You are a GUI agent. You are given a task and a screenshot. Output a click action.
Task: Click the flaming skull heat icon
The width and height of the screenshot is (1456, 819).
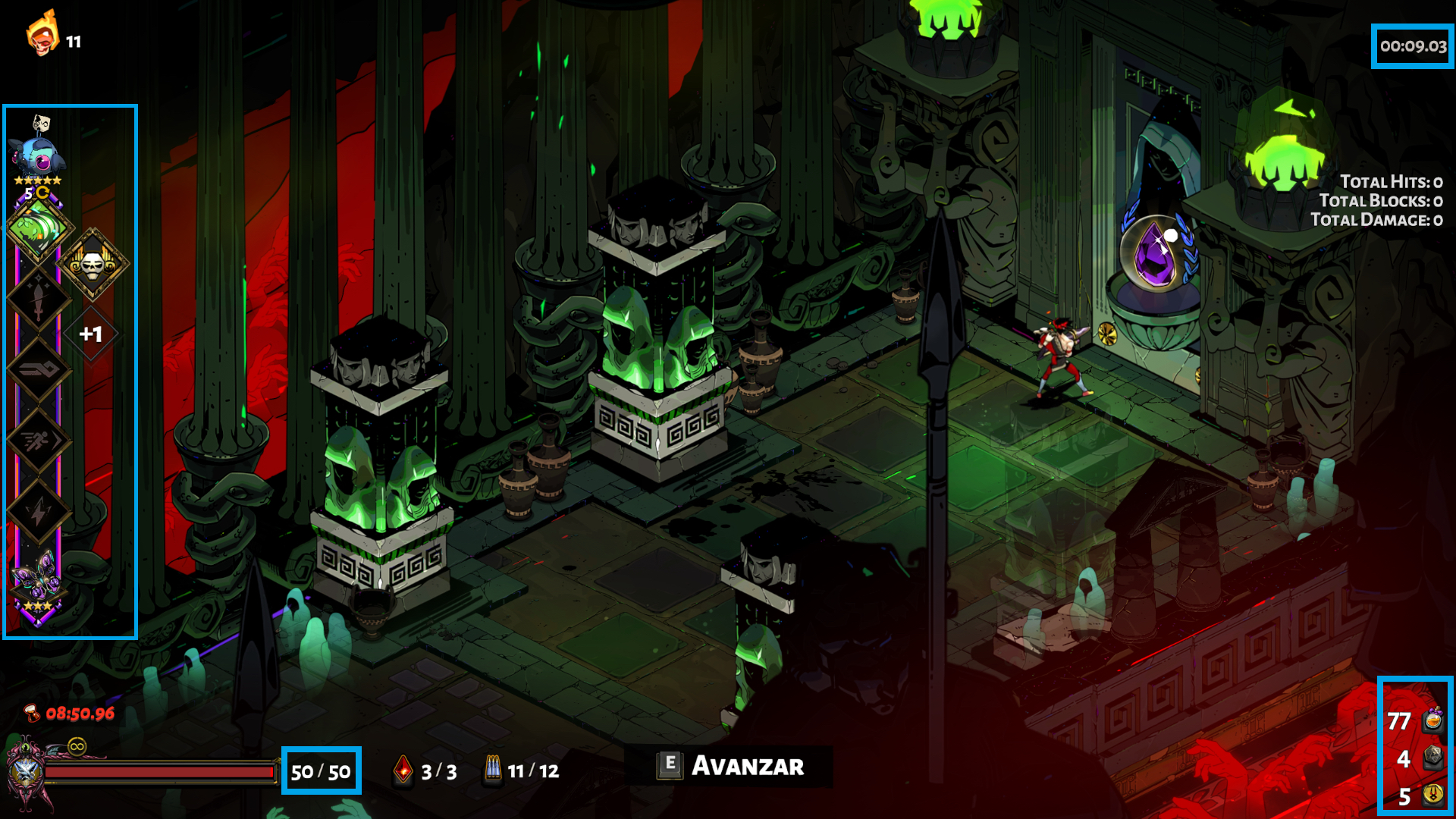42,34
